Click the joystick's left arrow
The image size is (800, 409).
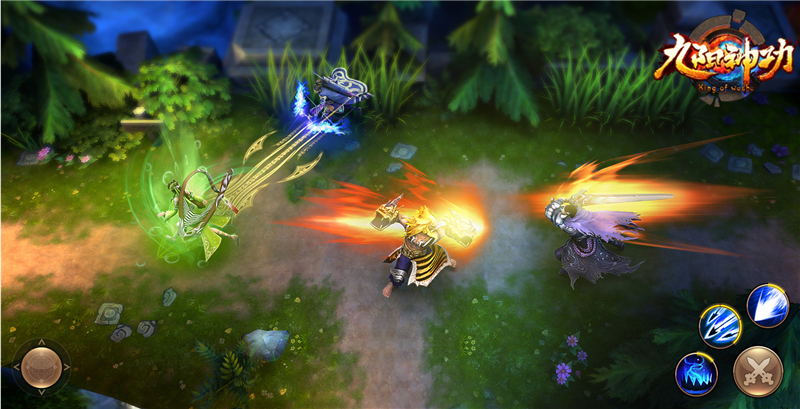click(15, 367)
